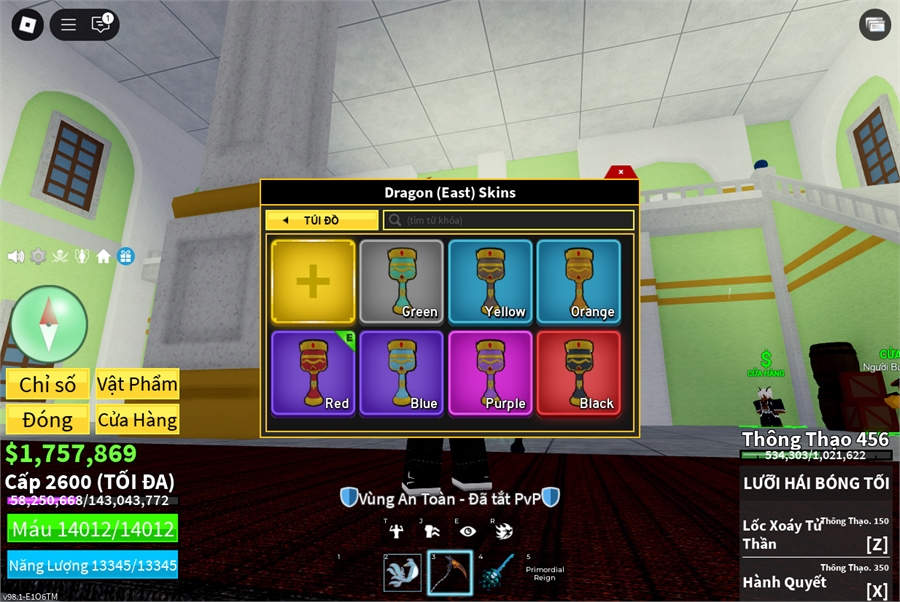Viewport: 900px width, 602px height.
Task: Select the yellow plus add-skin tile
Action: [313, 281]
